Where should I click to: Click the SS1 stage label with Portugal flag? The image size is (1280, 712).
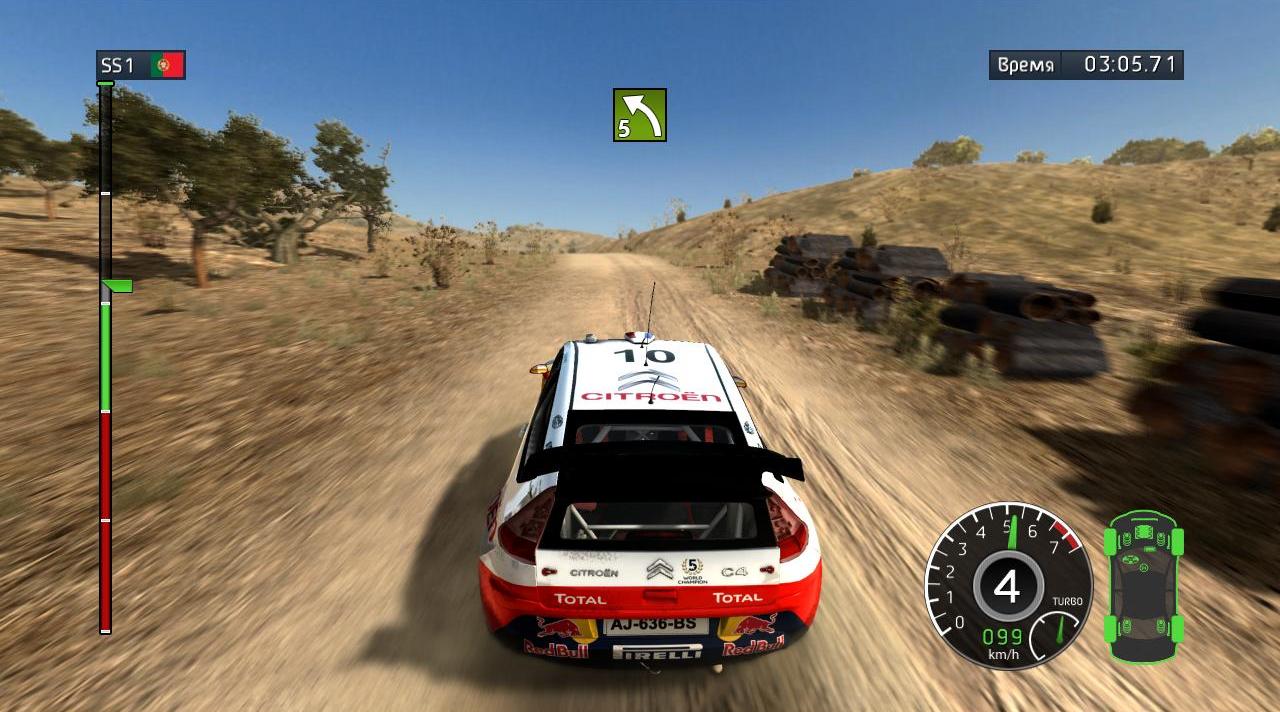pyautogui.click(x=140, y=66)
